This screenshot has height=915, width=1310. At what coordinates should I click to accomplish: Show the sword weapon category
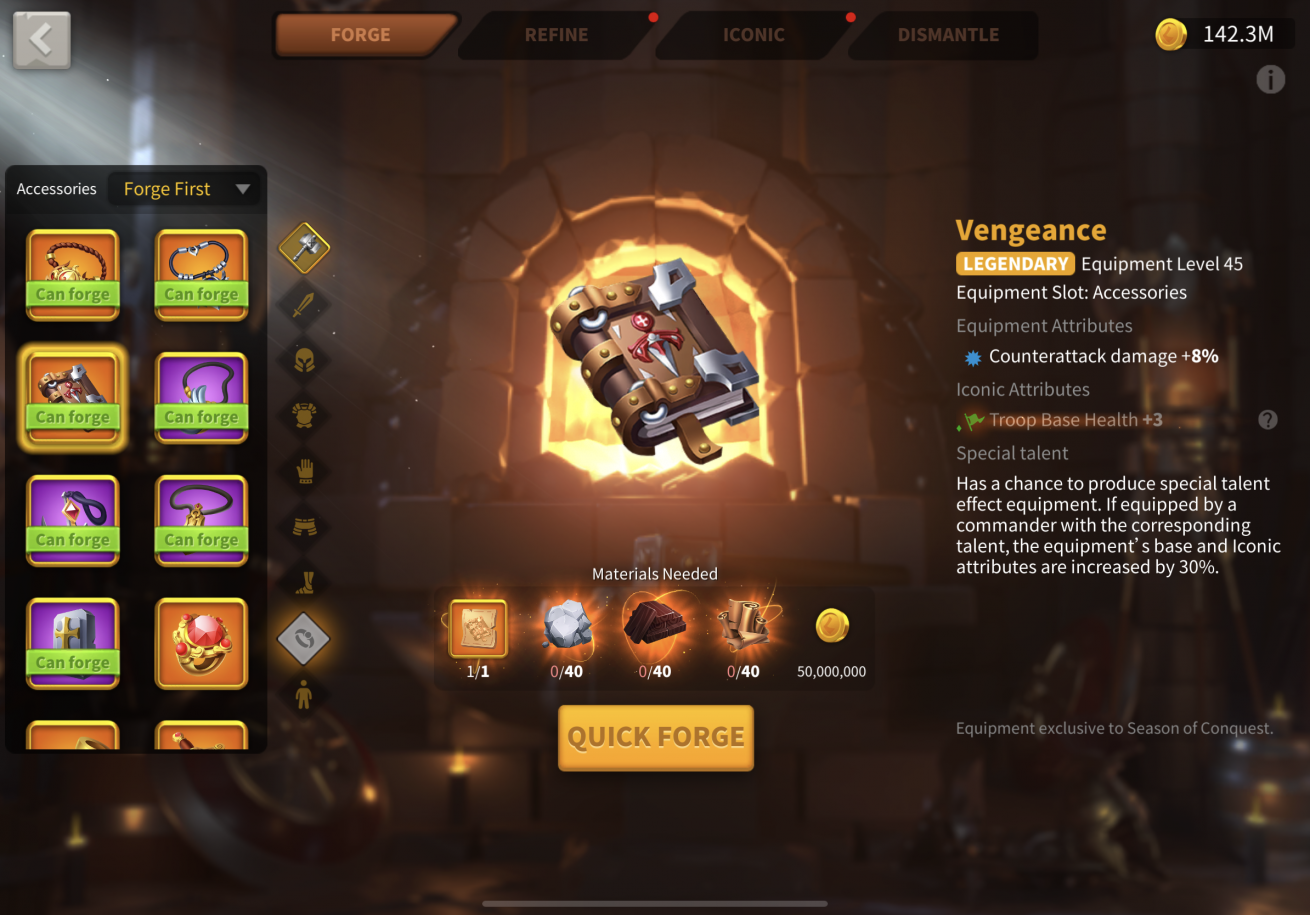coord(304,303)
